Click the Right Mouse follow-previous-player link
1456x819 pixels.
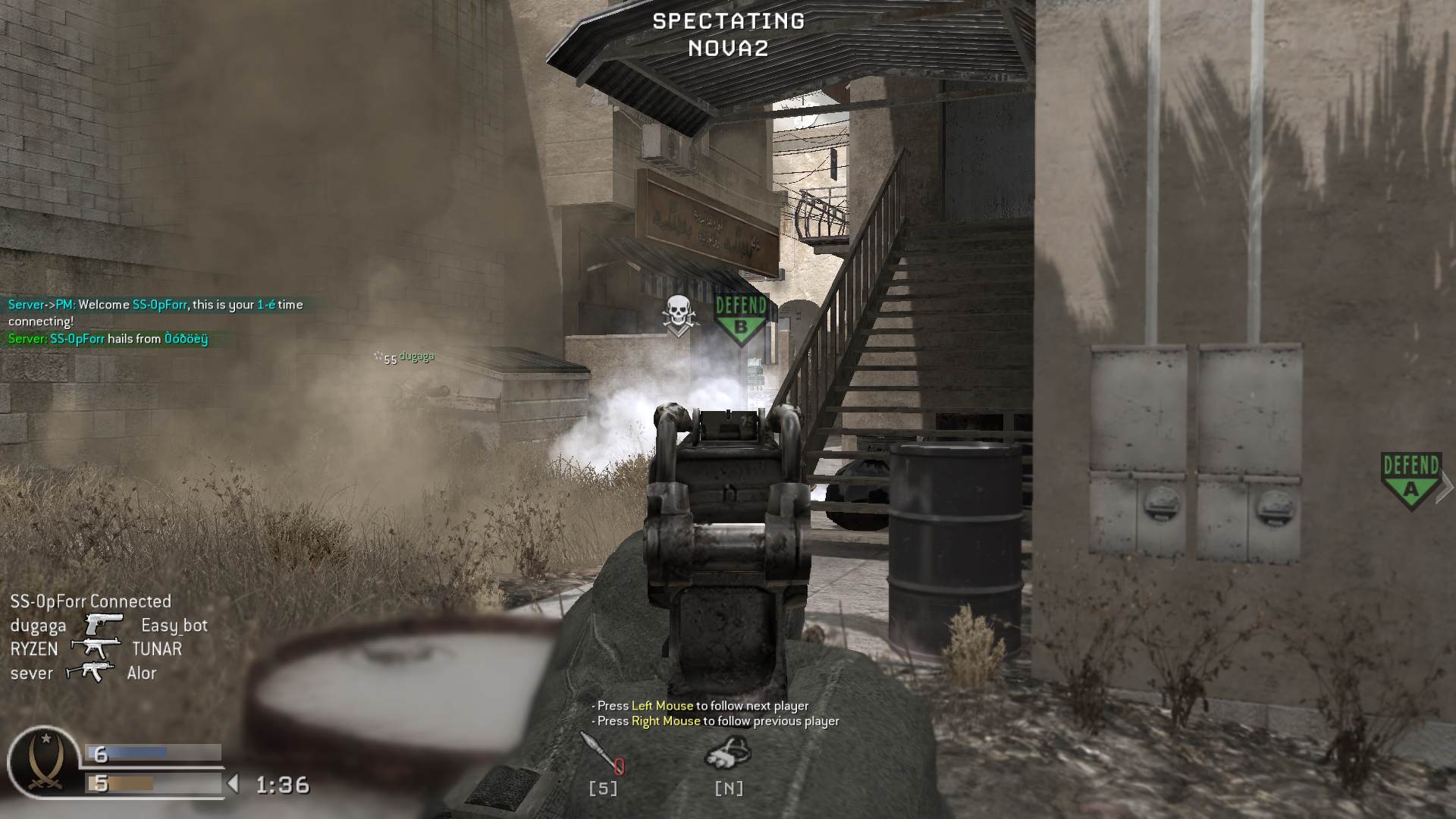(664, 721)
